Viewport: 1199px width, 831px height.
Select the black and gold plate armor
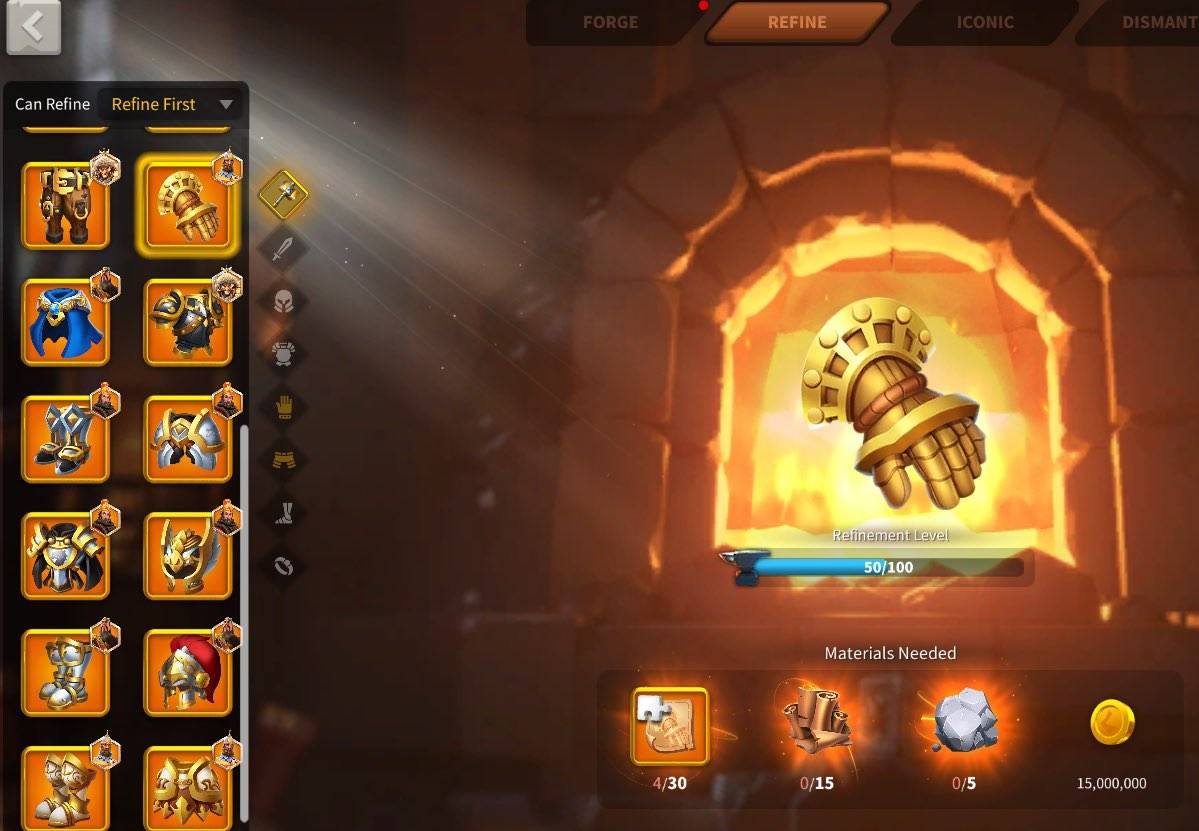188,322
